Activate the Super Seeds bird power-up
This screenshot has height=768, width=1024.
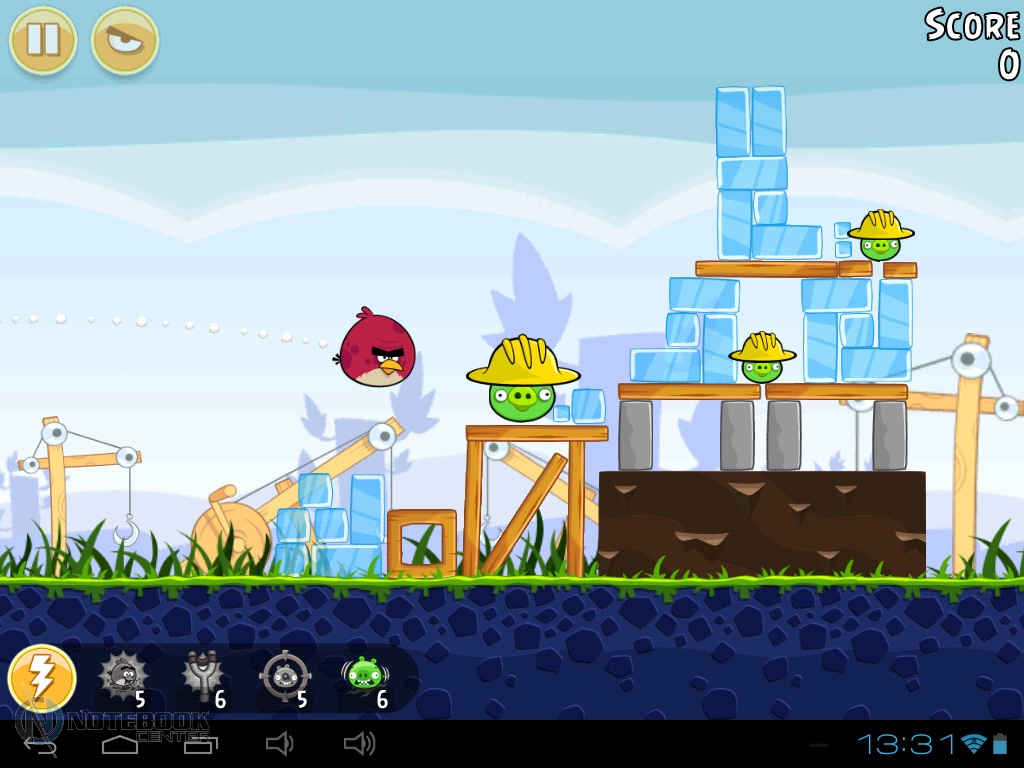124,677
